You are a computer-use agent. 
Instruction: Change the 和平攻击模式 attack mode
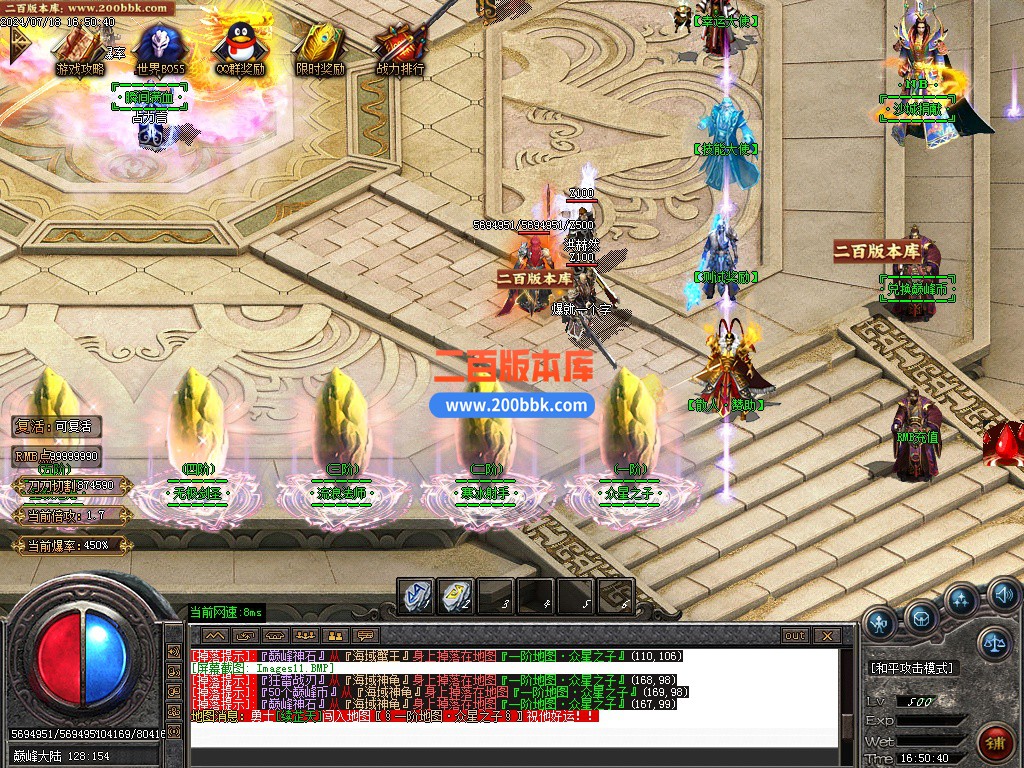click(912, 667)
